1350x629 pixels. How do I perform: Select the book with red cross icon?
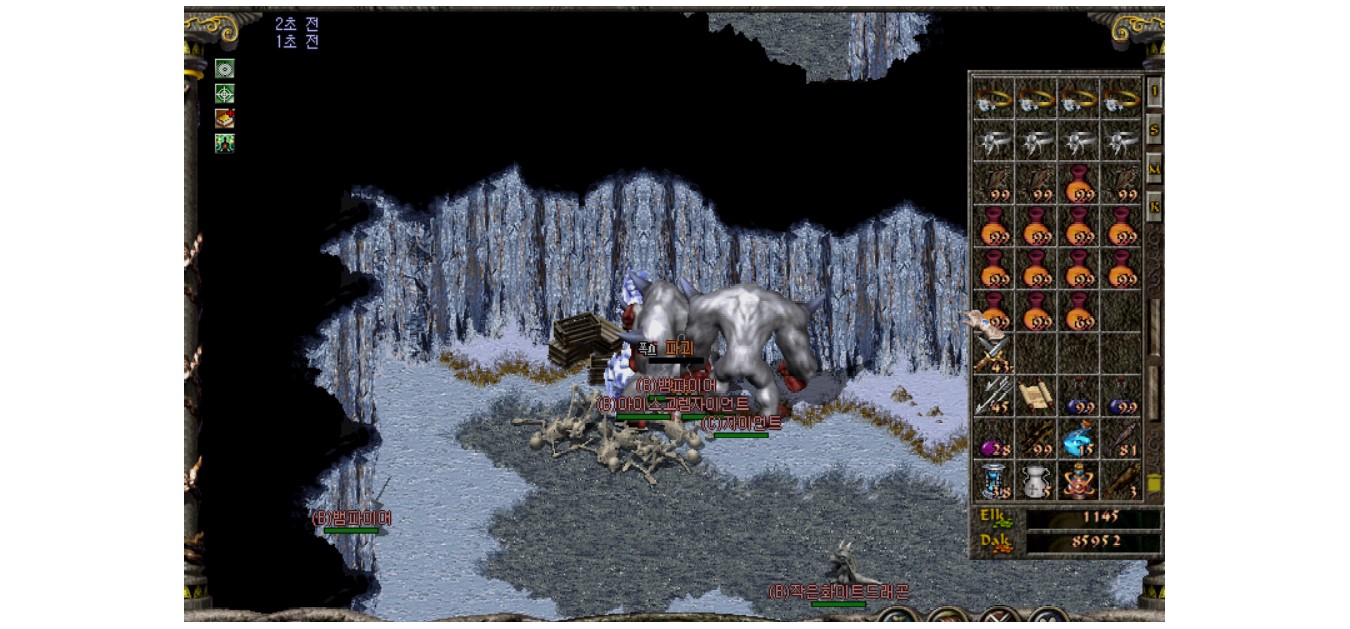(x=225, y=118)
